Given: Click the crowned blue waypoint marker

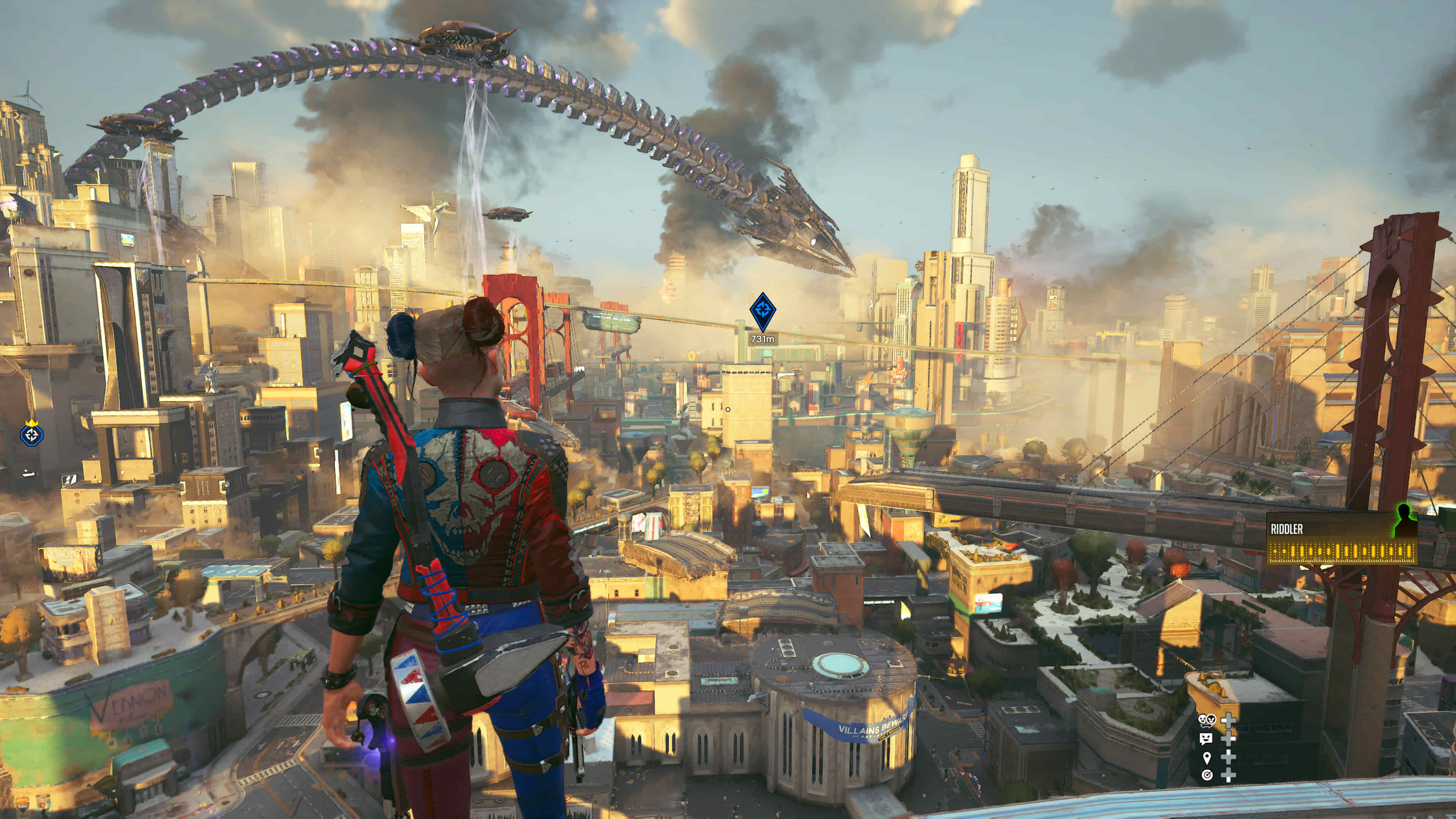Looking at the screenshot, I should 31,434.
